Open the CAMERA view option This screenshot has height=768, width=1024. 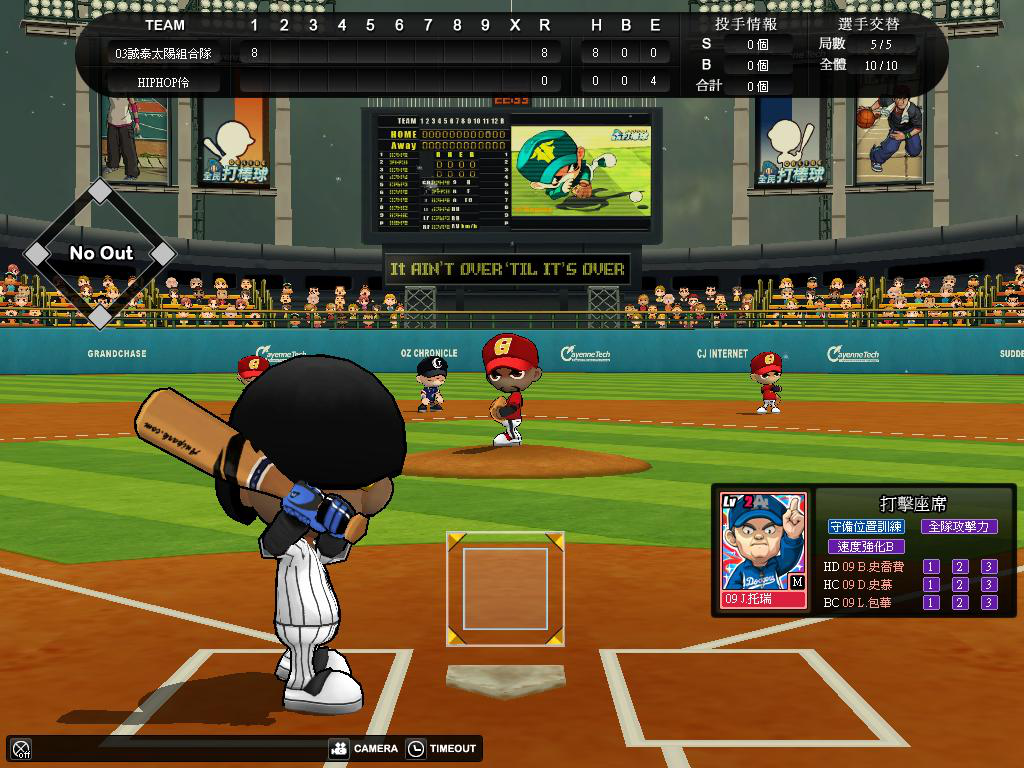(x=364, y=748)
